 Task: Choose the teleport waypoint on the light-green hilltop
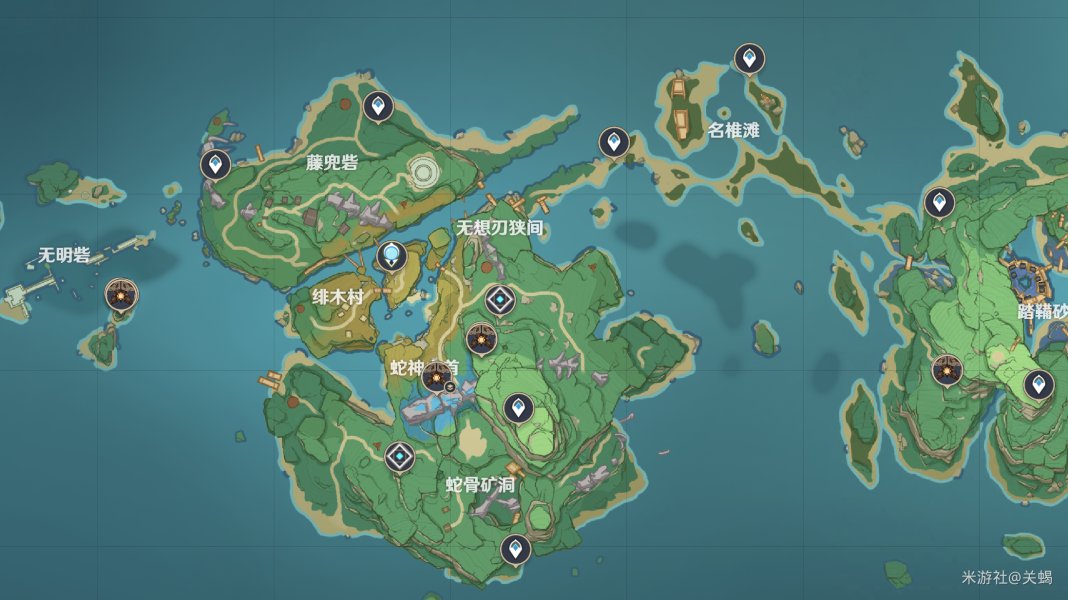coord(517,407)
